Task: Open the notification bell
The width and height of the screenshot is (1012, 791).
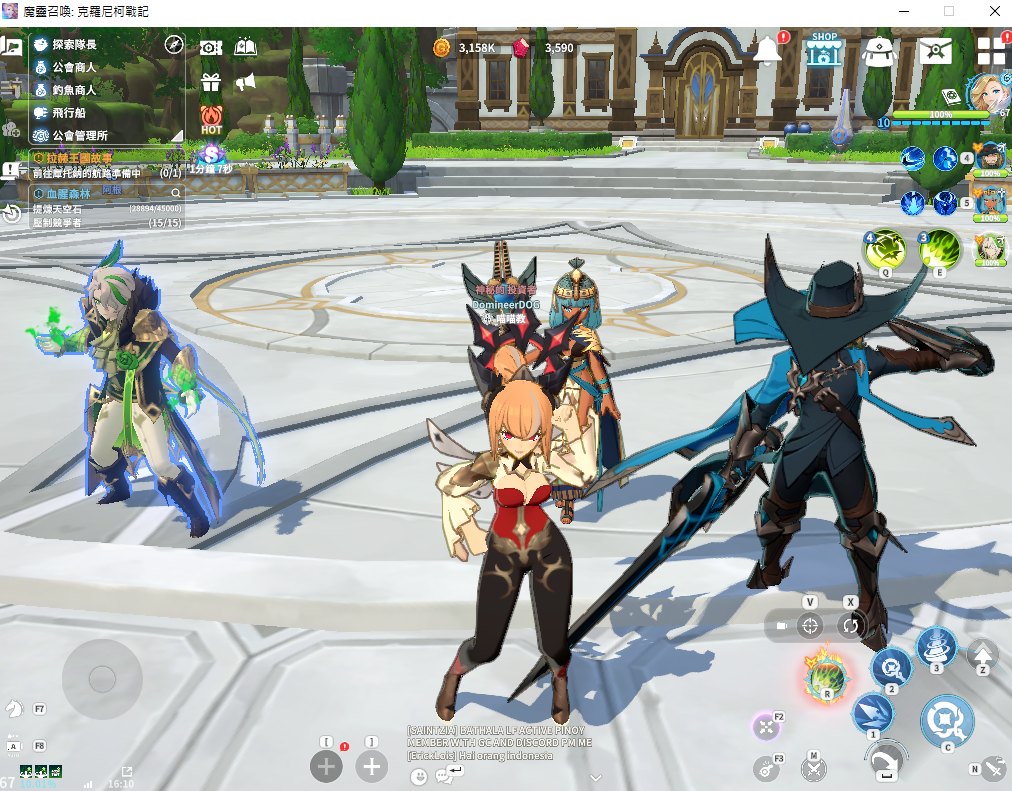Action: pyautogui.click(x=768, y=49)
